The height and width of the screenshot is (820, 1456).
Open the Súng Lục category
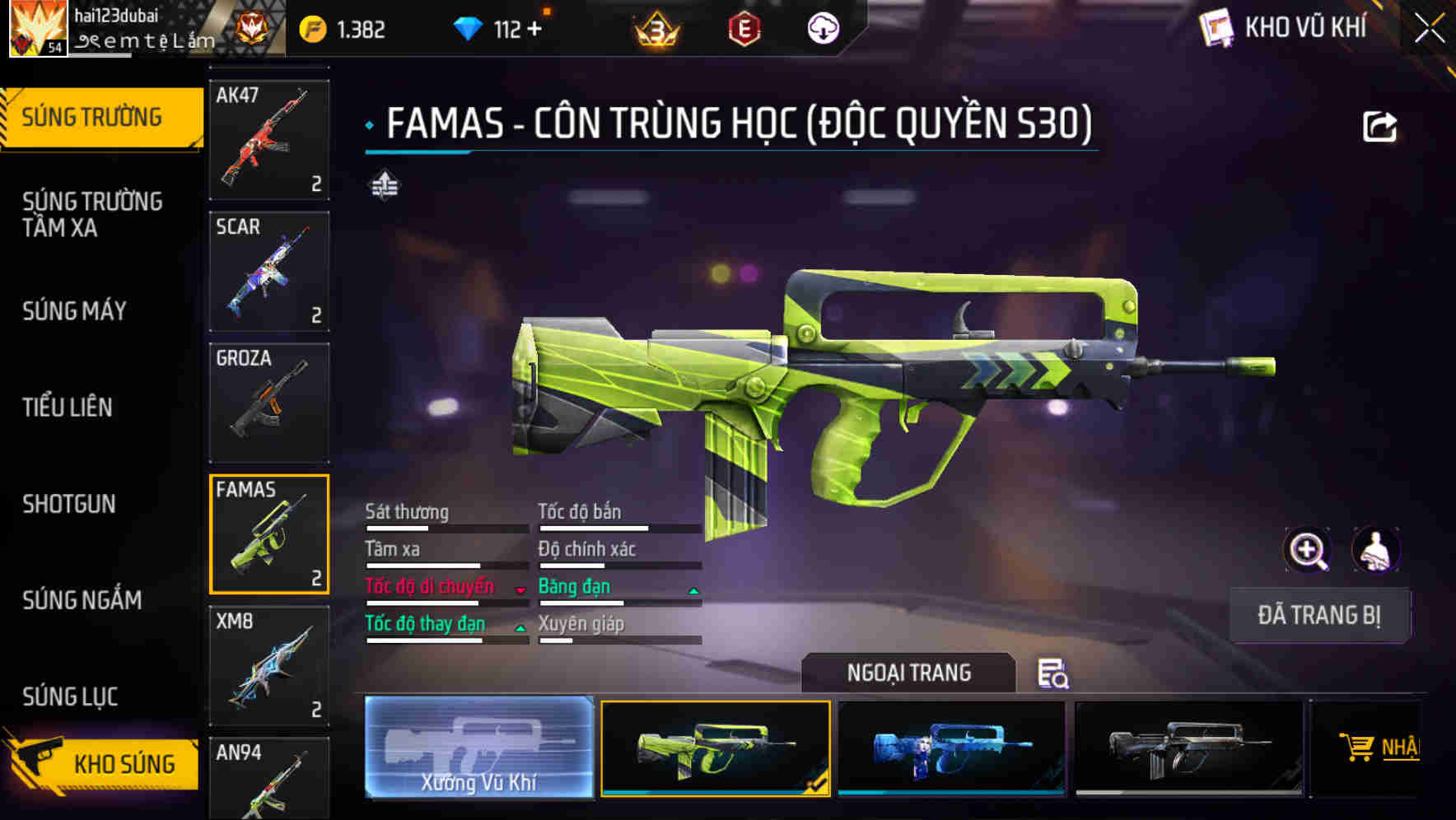[70, 697]
